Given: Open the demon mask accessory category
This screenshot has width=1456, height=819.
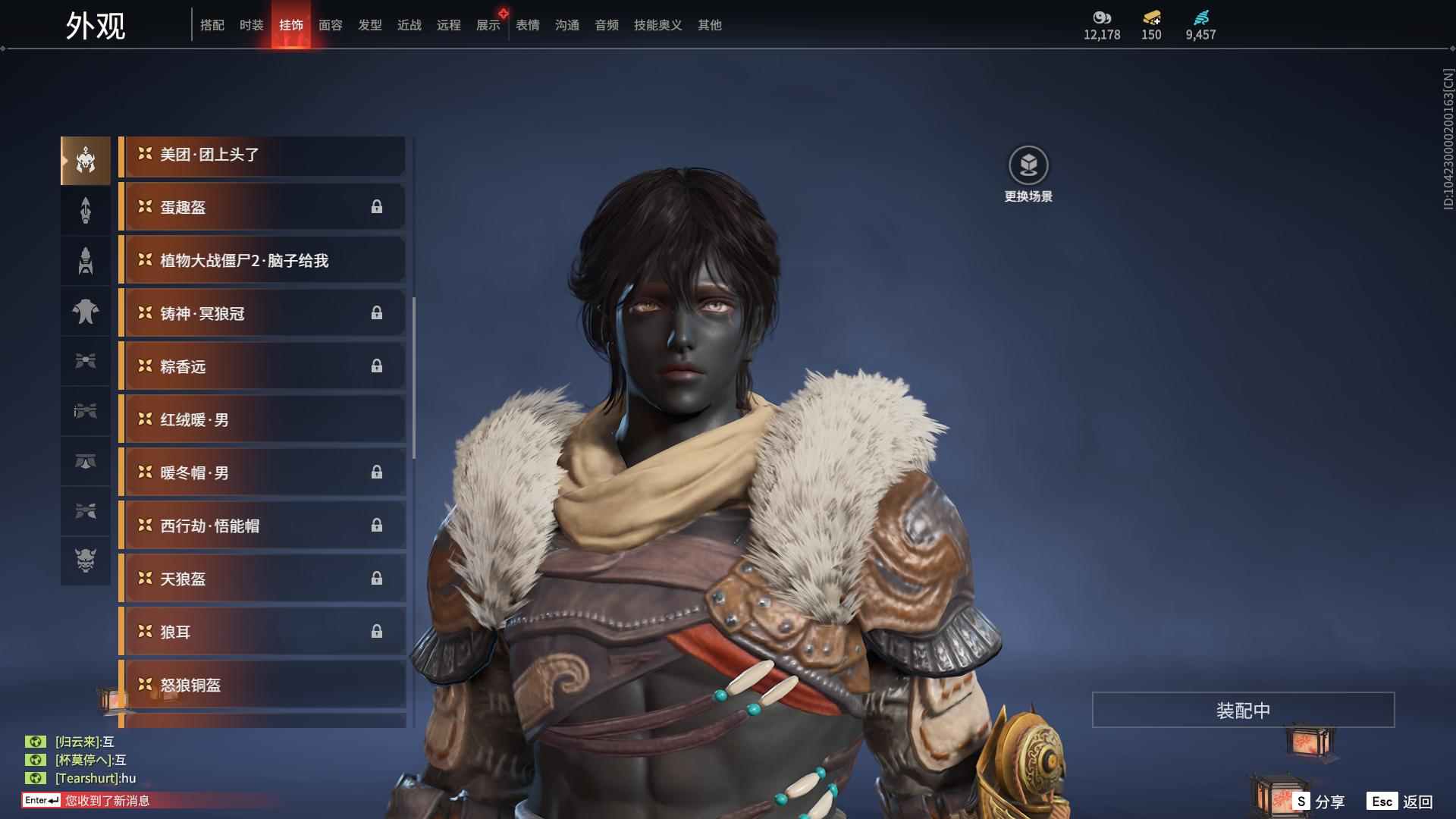Looking at the screenshot, I should (86, 560).
